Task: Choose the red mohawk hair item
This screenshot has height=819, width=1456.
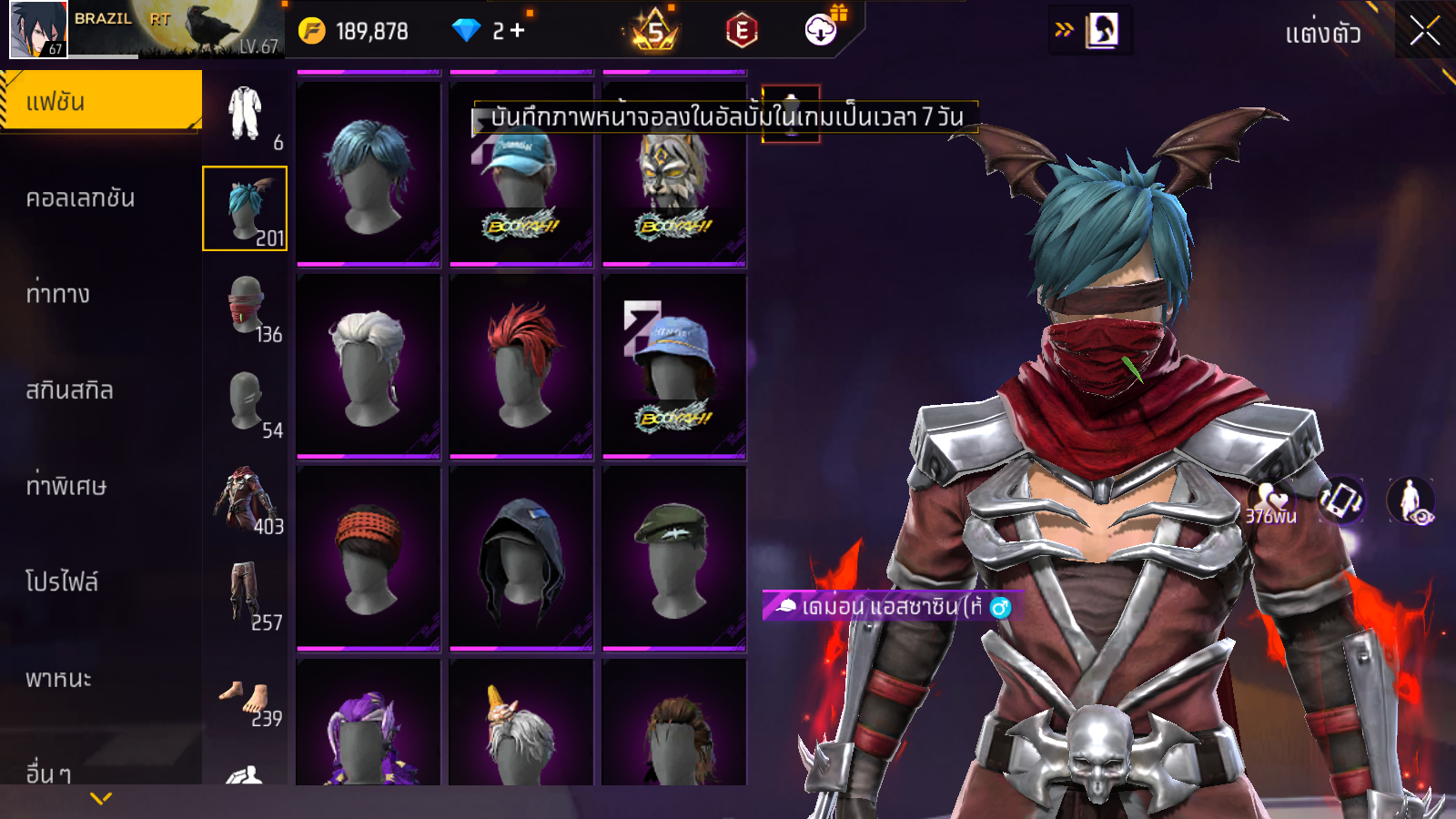Action: click(521, 366)
